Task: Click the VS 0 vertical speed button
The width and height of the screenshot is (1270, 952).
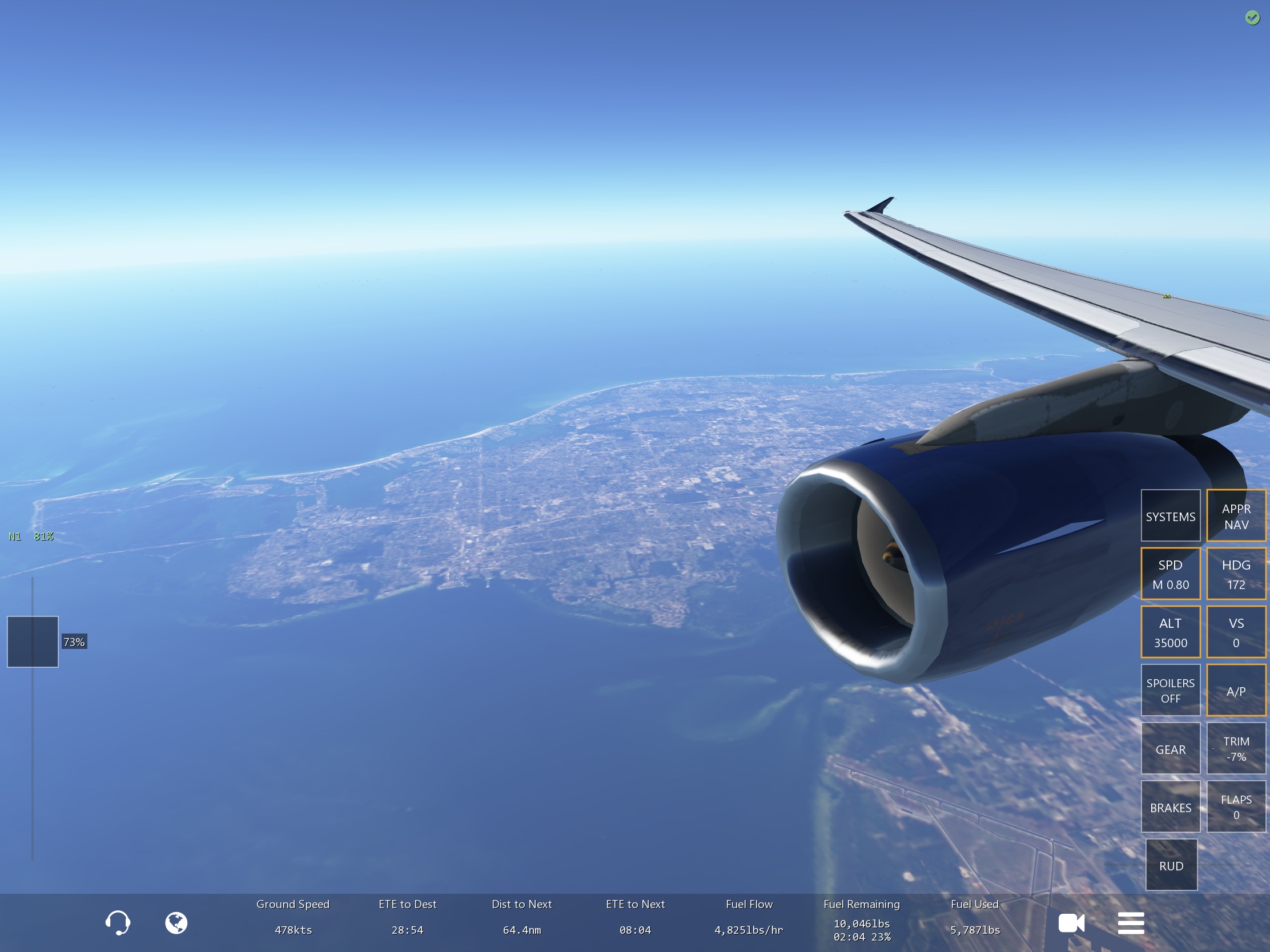Action: point(1236,632)
